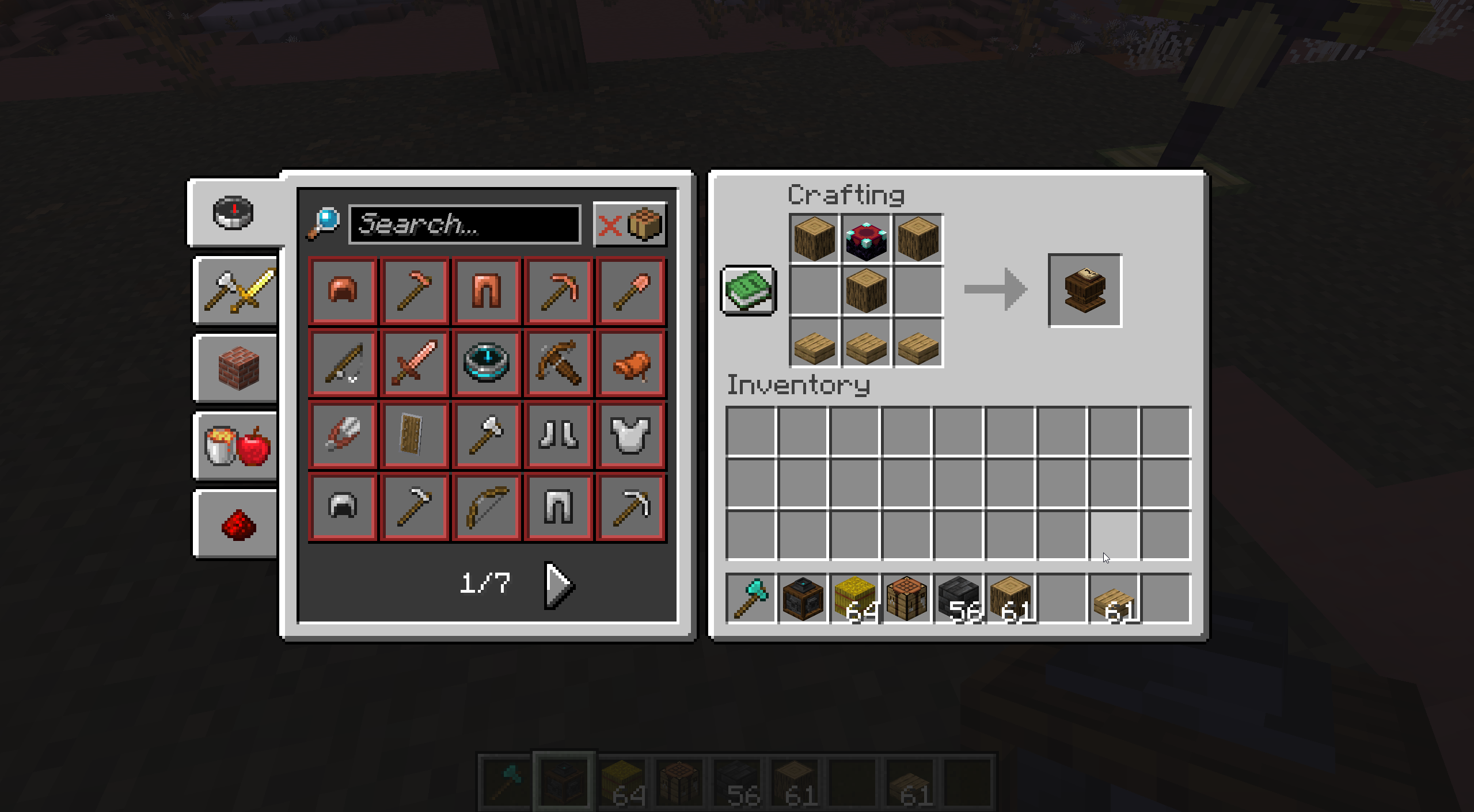The height and width of the screenshot is (812, 1474).
Task: Pick the recovery compass recipe
Action: [x=487, y=363]
